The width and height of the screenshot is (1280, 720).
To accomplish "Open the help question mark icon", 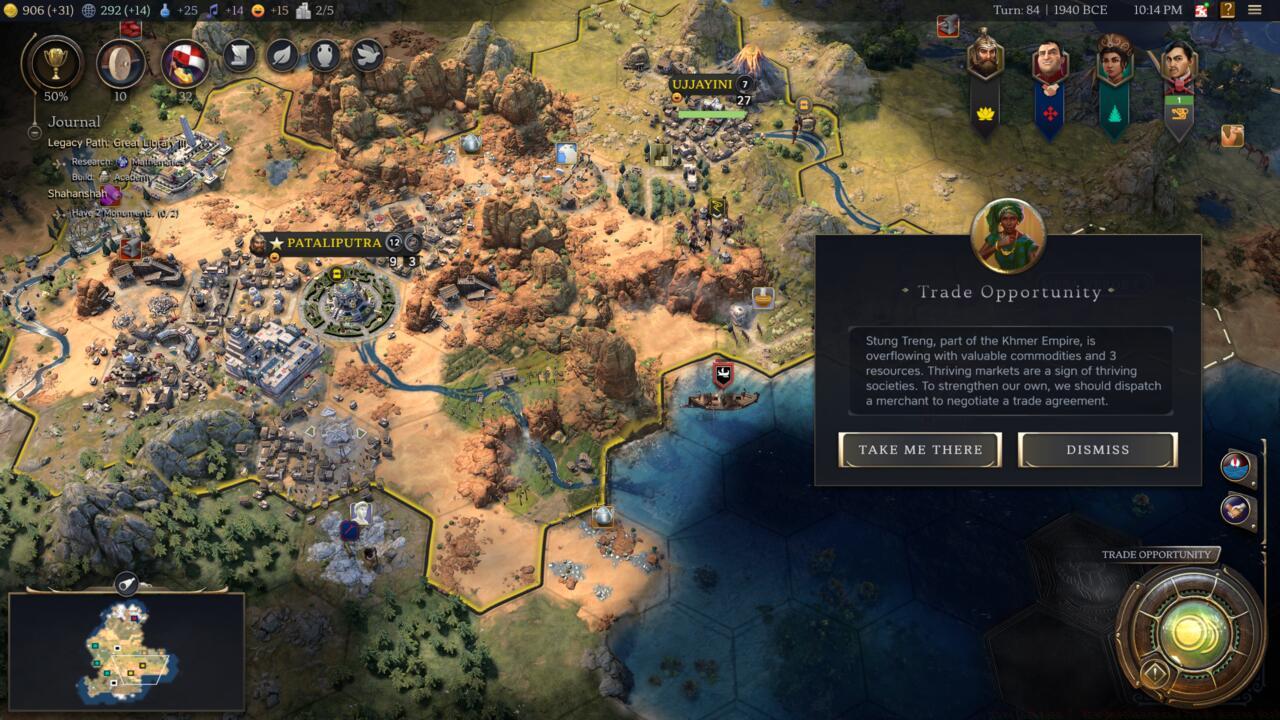I will tap(1227, 11).
